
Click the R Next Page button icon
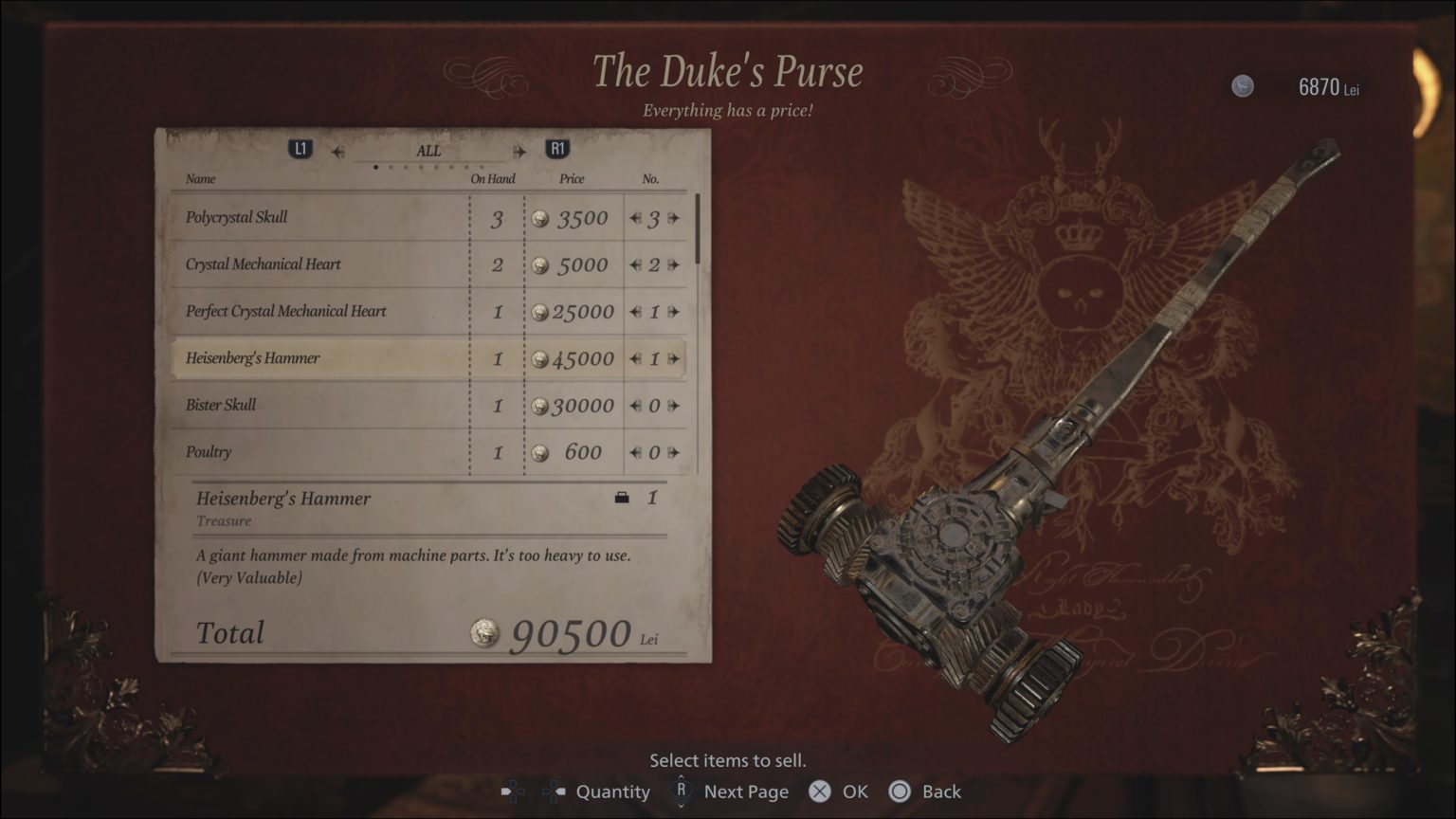point(680,792)
